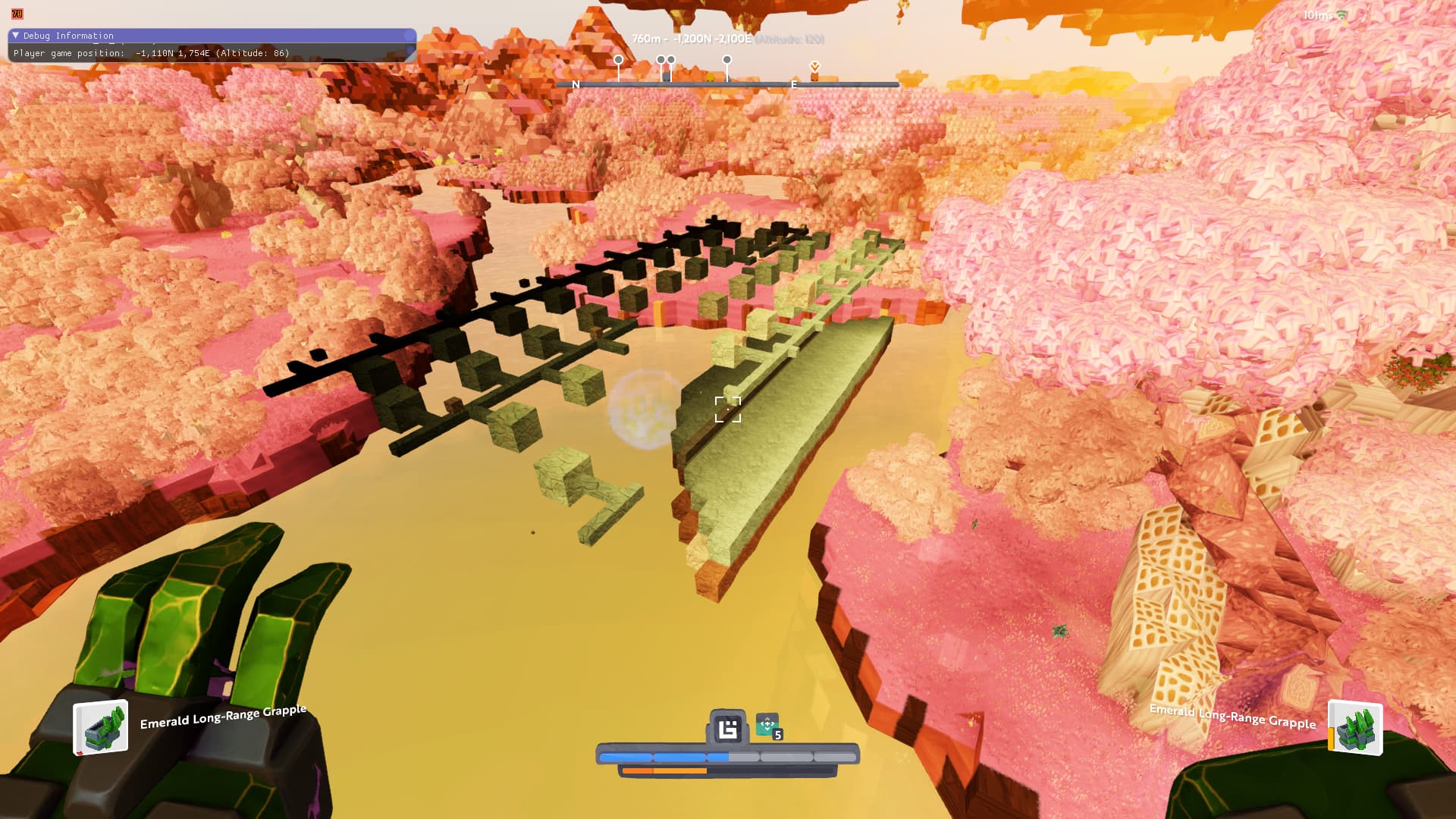This screenshot has width=1456, height=819.
Task: Click the square glyph icon above energy bar
Action: click(728, 729)
